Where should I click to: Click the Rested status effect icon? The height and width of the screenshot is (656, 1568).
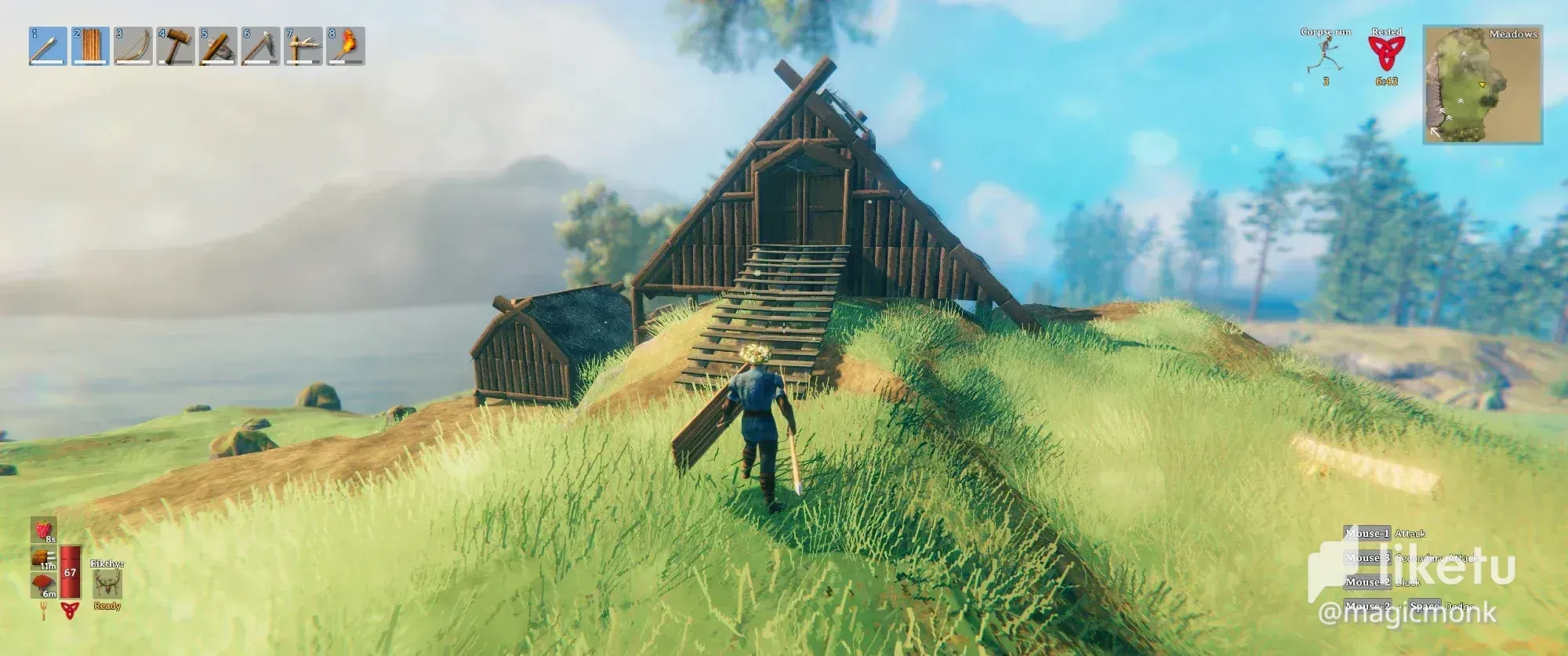[1386, 55]
